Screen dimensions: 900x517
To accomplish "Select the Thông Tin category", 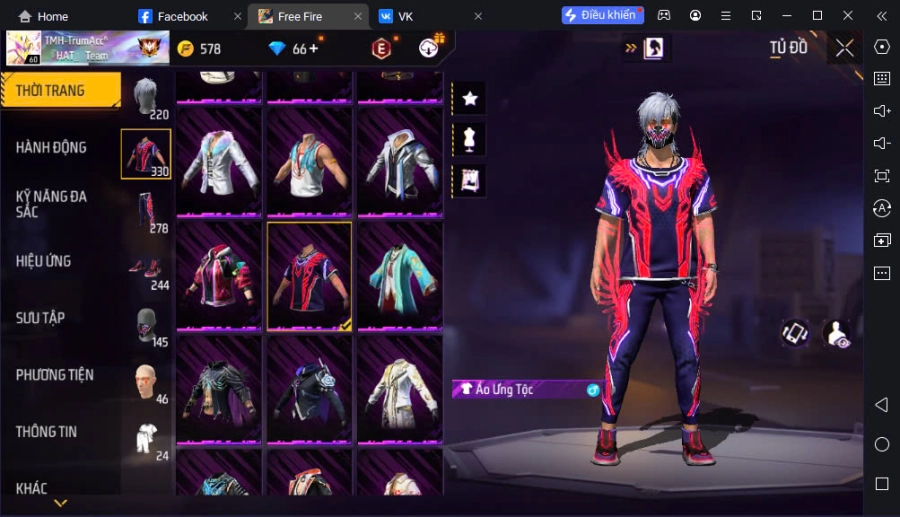I will [x=47, y=432].
